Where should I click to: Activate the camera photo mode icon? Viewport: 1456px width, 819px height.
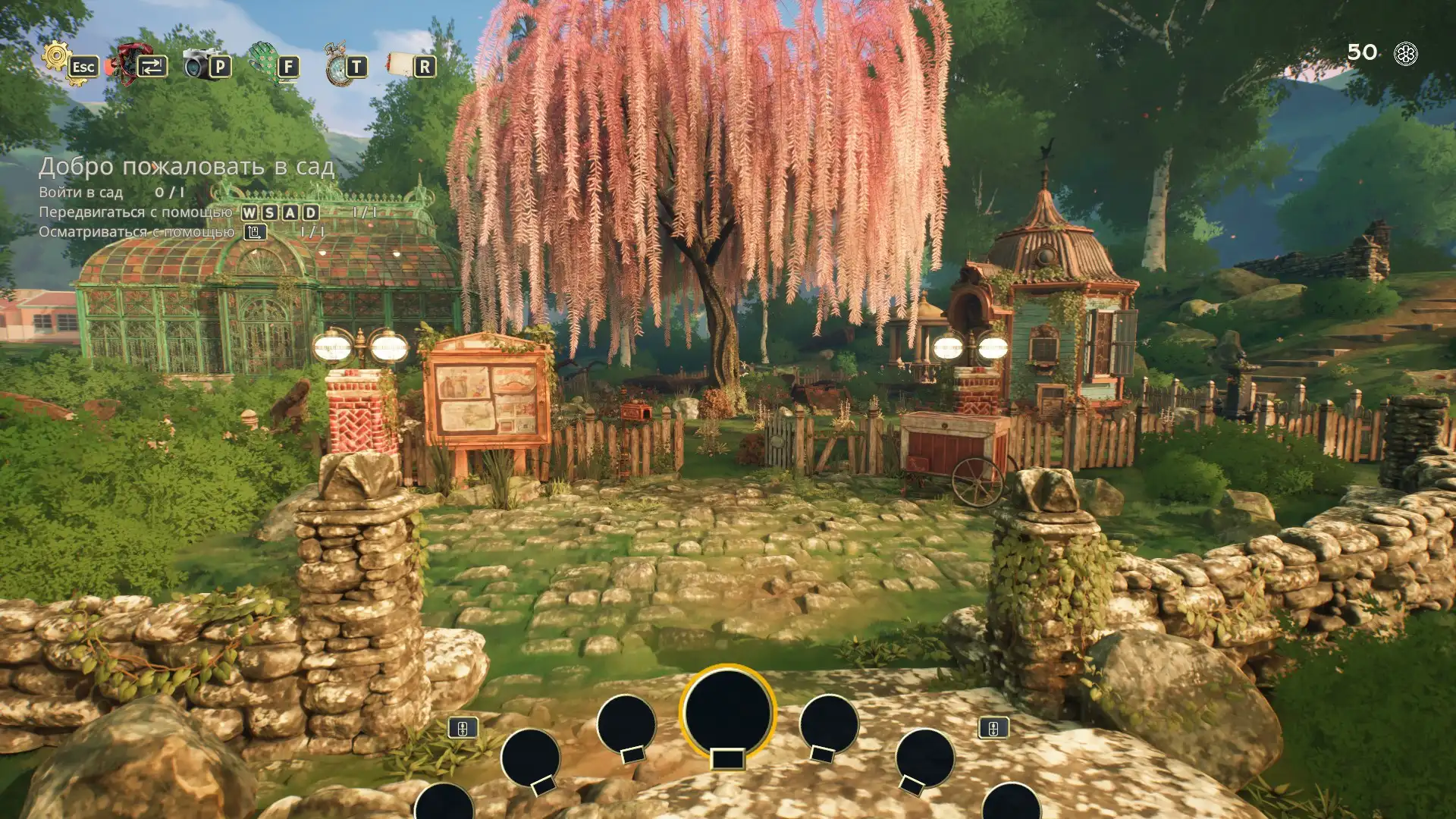(199, 64)
